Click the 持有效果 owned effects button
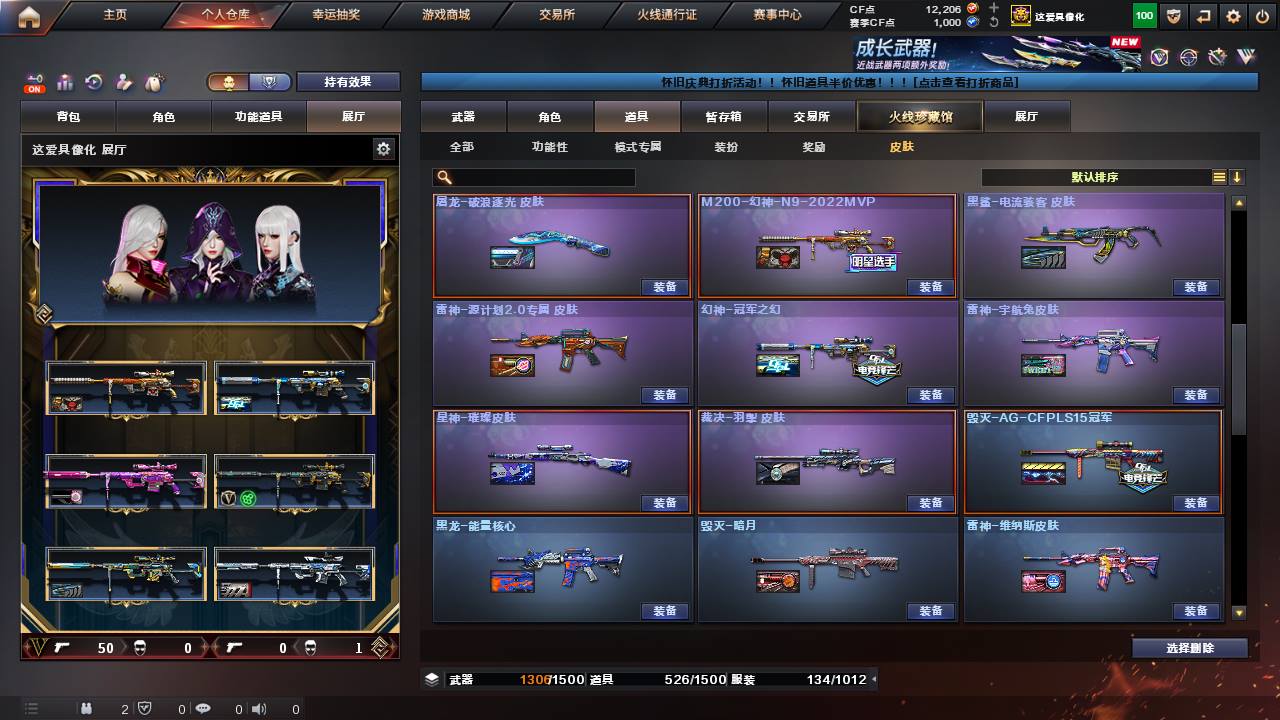The width and height of the screenshot is (1280, 720). pos(347,82)
